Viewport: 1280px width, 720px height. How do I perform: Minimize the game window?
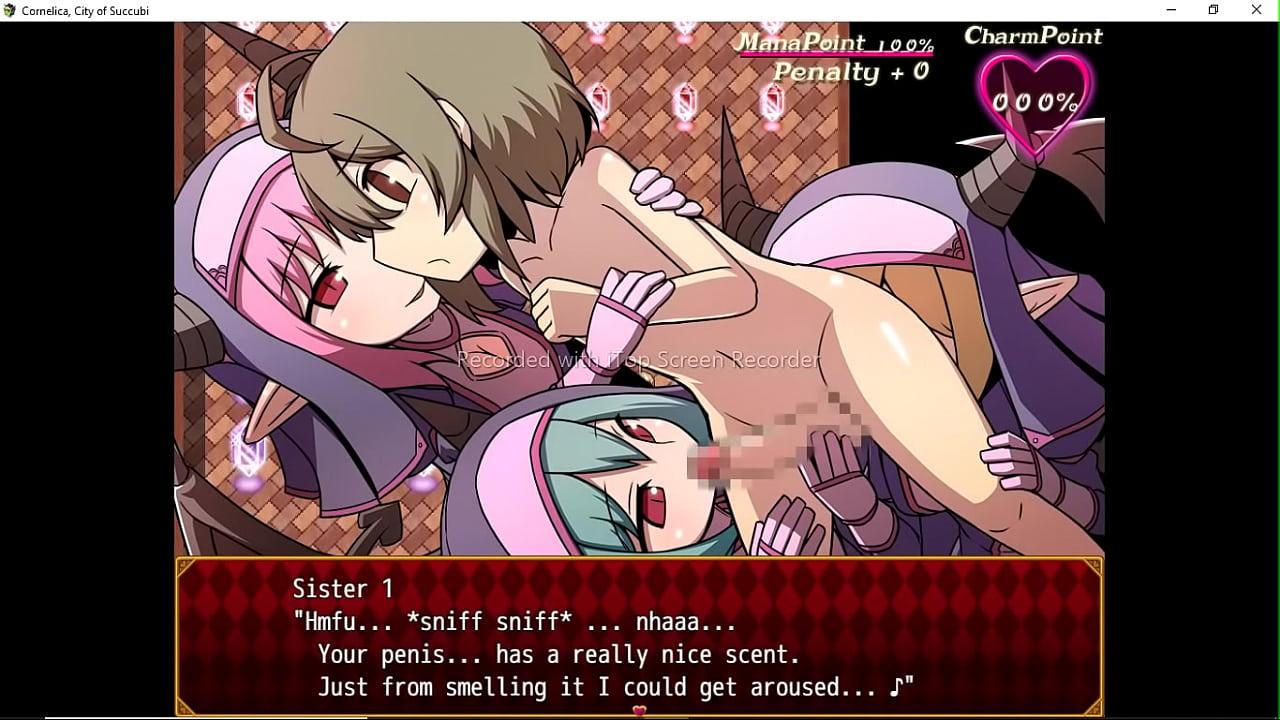click(1171, 10)
